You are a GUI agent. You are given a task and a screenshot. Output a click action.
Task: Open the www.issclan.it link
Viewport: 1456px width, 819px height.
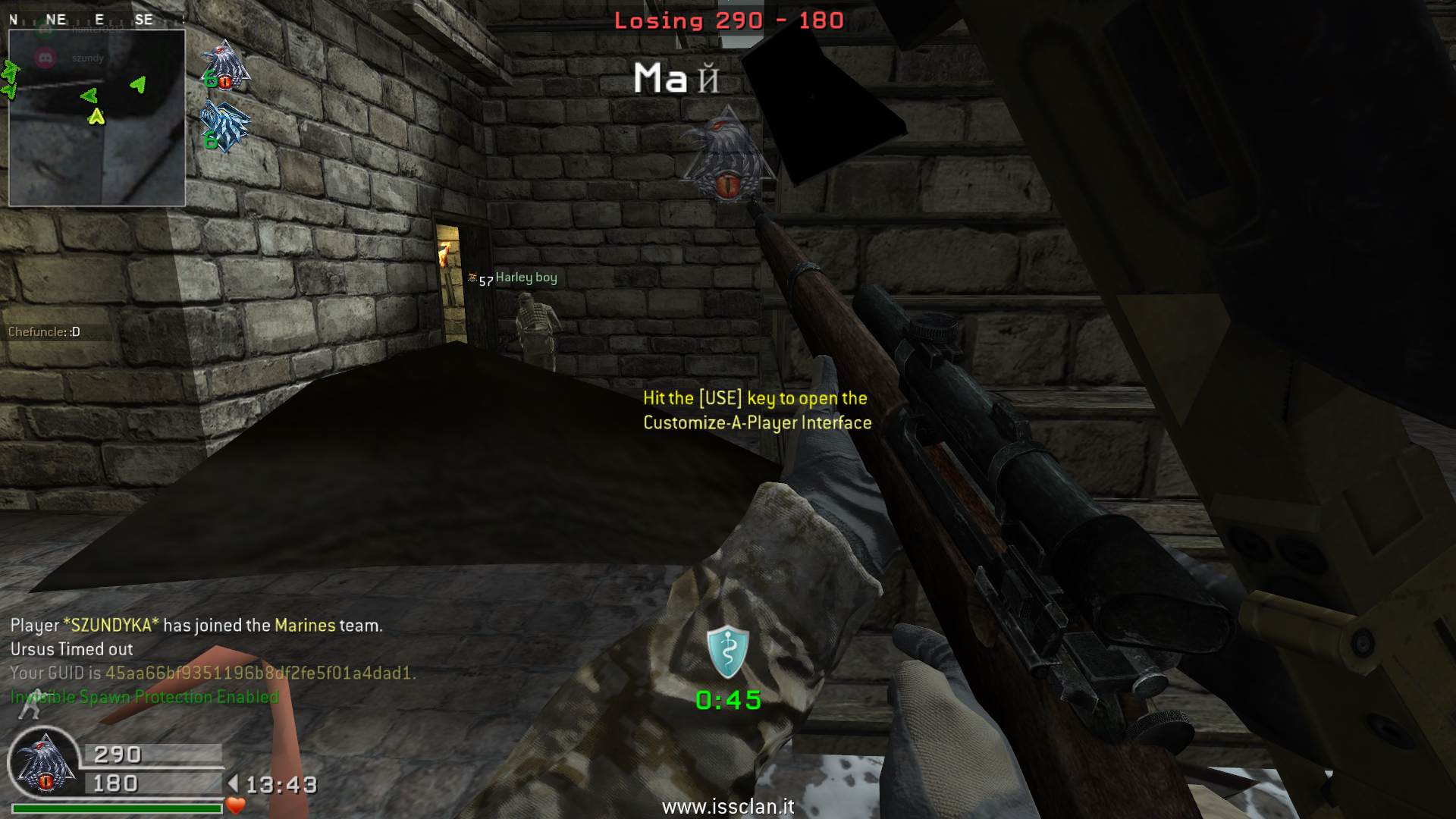coord(728,806)
